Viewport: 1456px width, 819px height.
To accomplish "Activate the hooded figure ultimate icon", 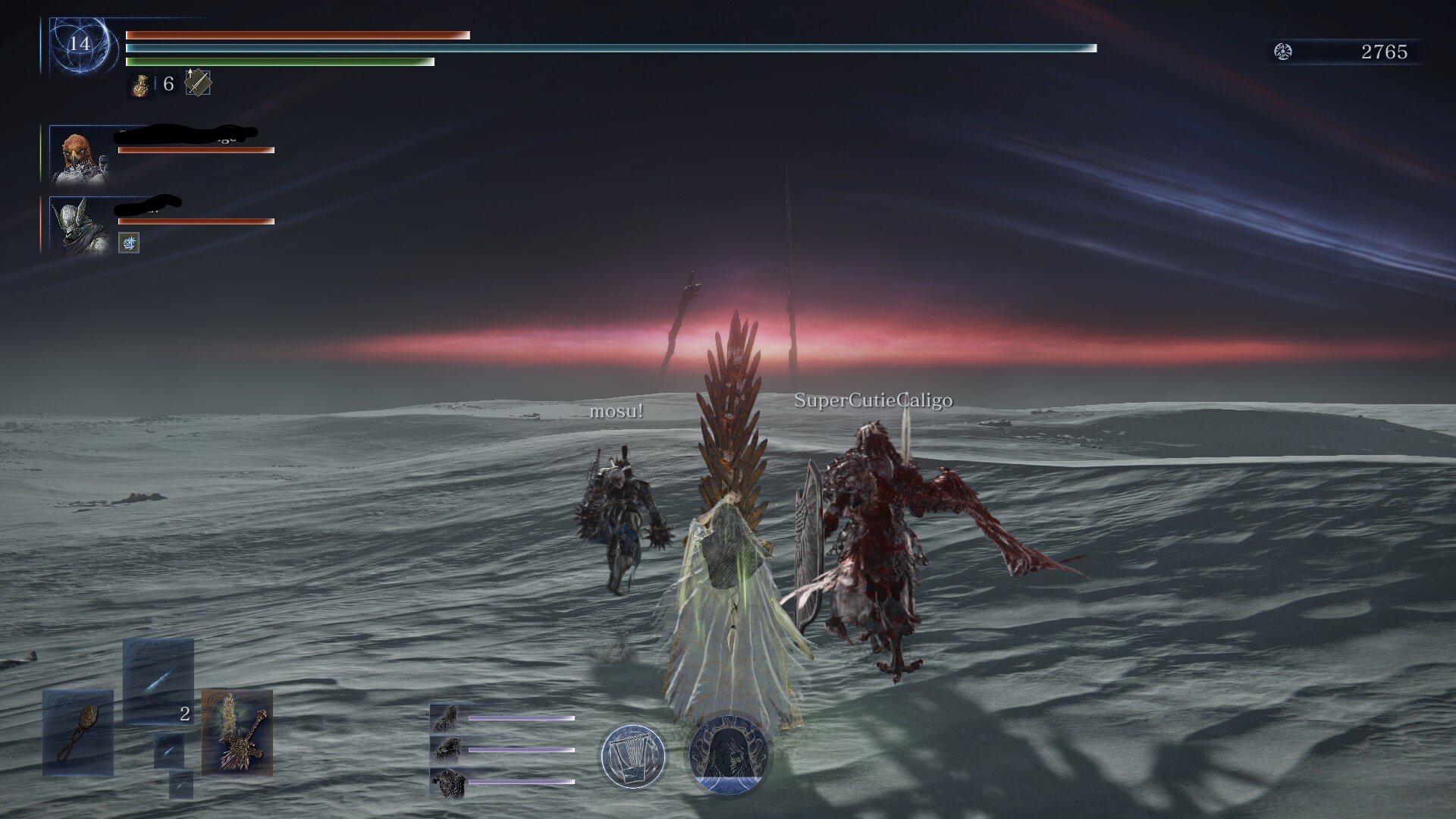I will (728, 755).
